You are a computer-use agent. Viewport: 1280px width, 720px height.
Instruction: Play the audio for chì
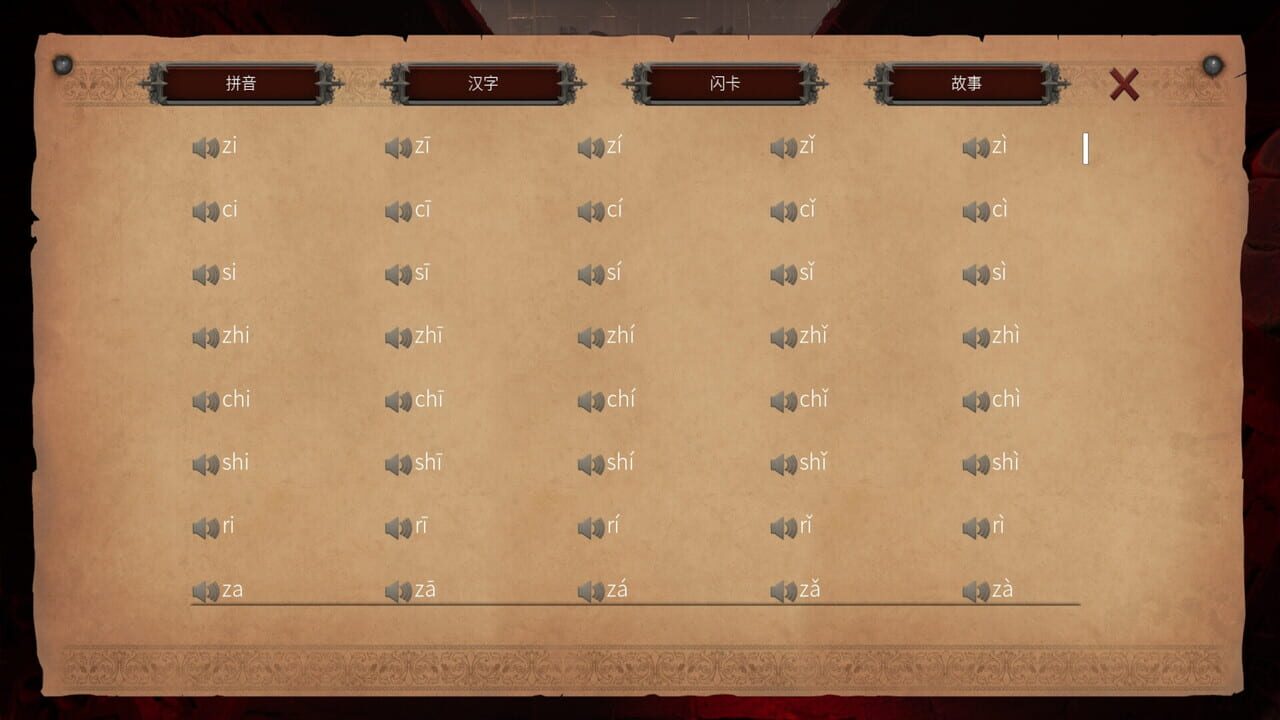coord(975,399)
